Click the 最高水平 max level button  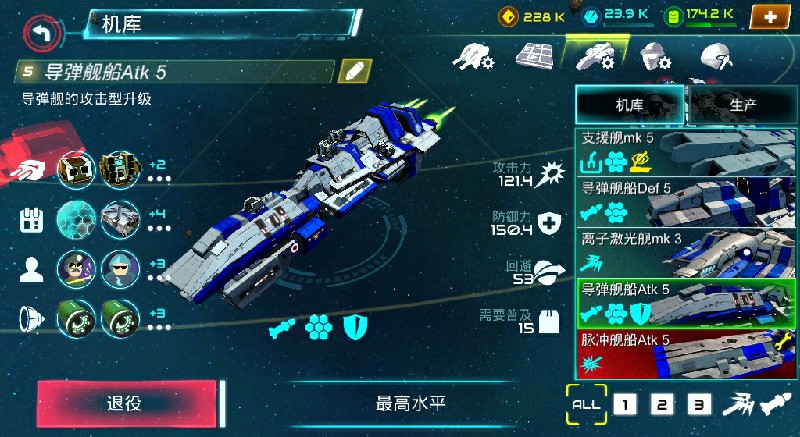410,404
